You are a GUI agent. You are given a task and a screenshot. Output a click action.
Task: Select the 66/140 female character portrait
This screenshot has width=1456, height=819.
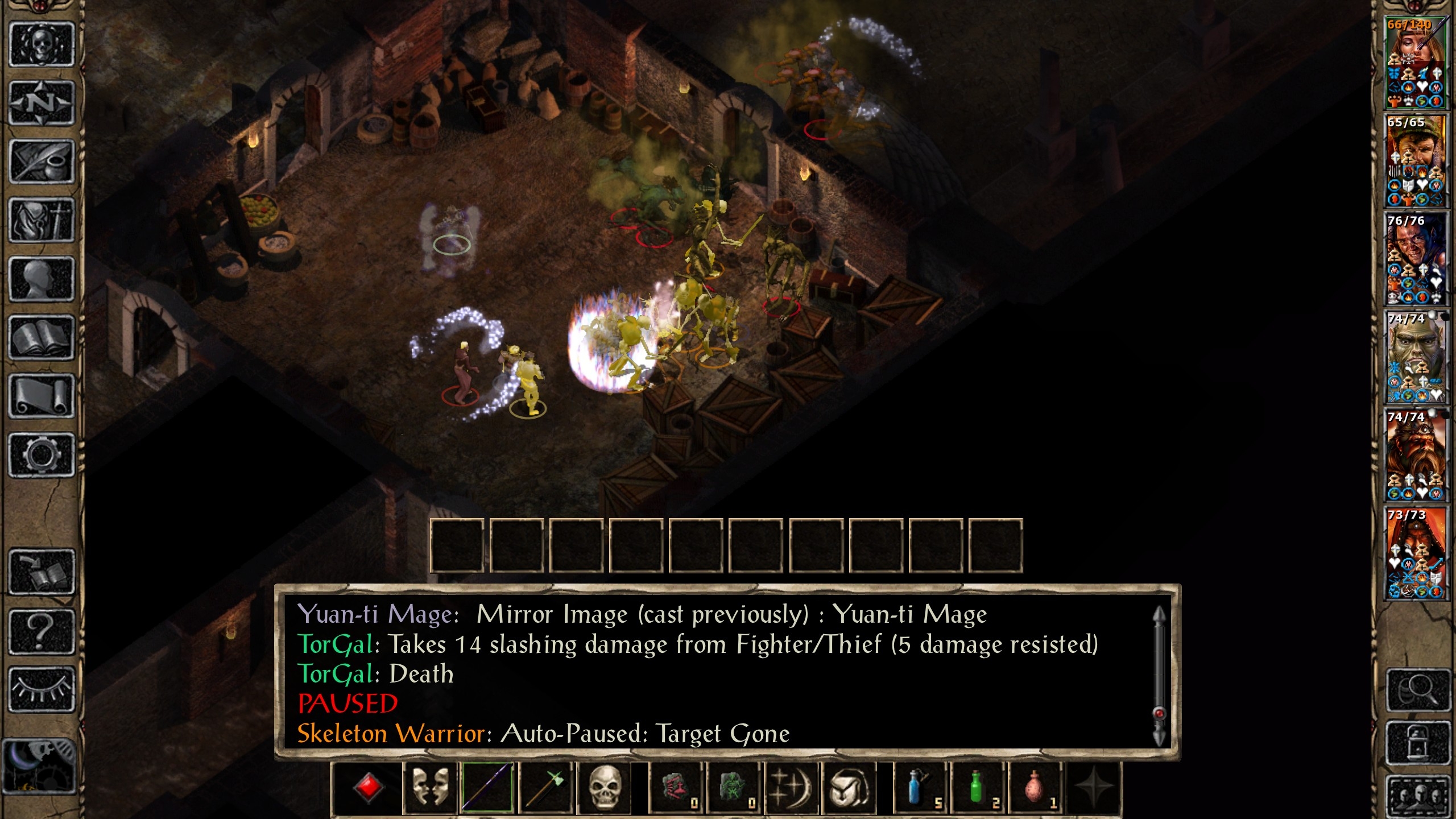(1415, 63)
